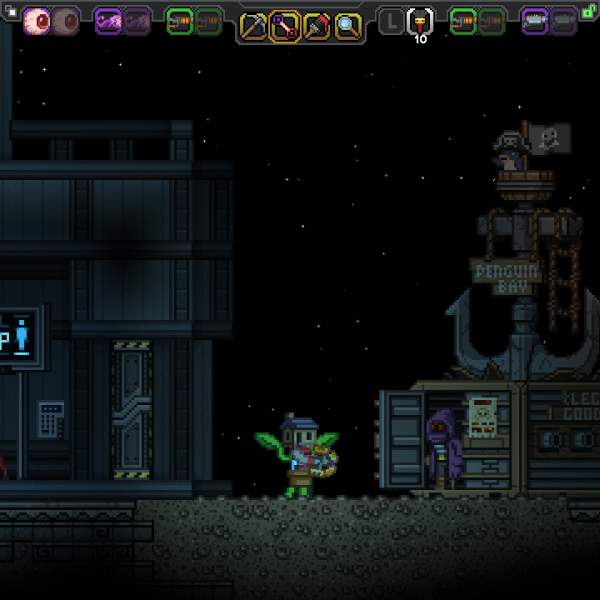
Task: Equip the purple tentacle weapon slot
Action: click(109, 20)
